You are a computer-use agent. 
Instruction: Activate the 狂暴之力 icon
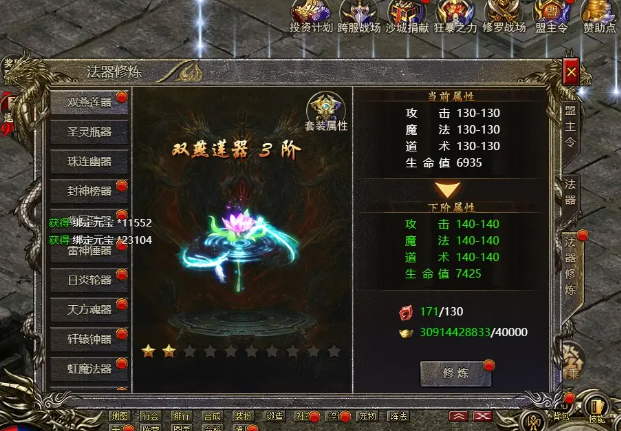[x=456, y=17]
